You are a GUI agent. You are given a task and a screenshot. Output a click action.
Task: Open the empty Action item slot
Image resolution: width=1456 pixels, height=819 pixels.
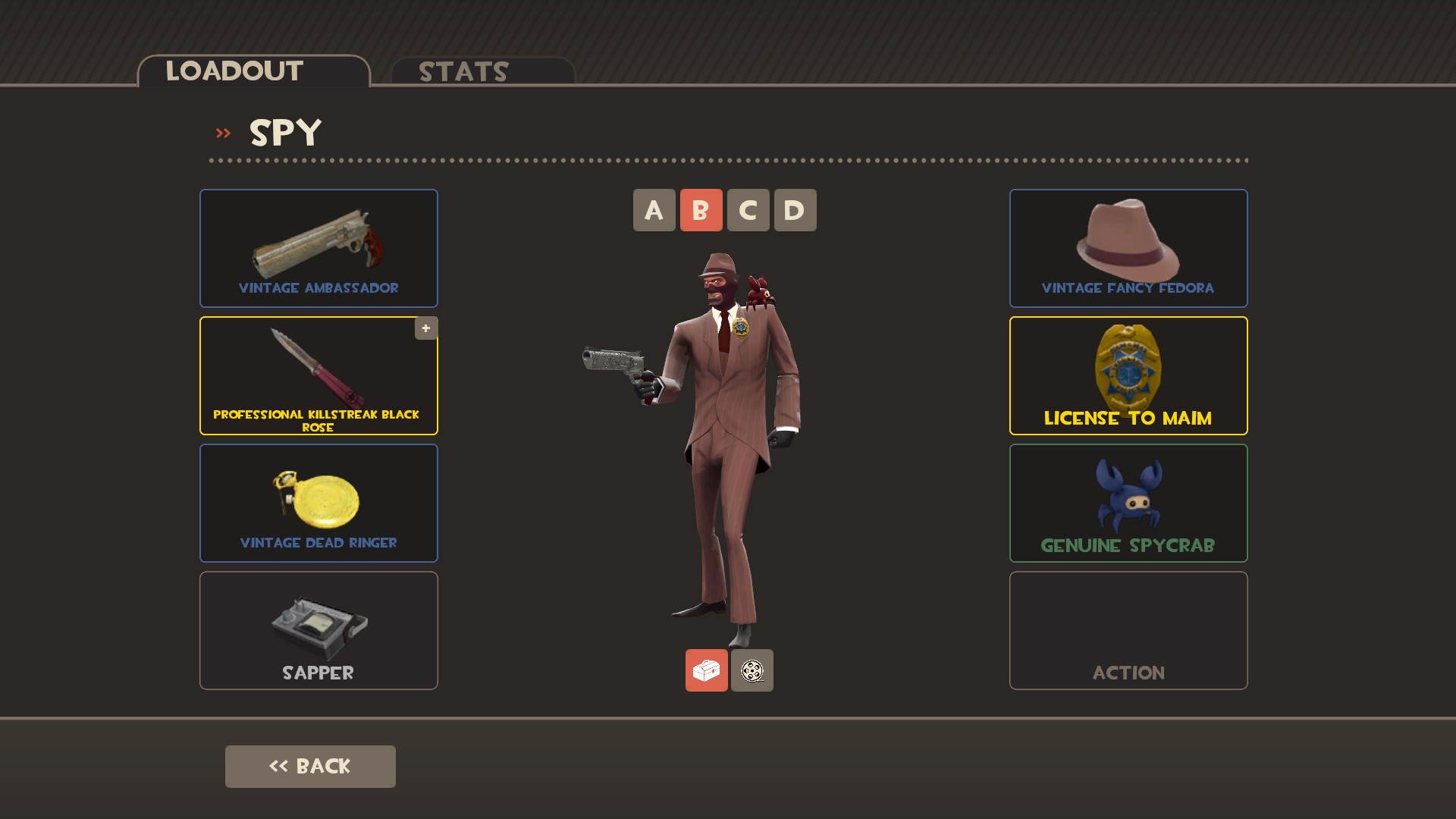1128,630
